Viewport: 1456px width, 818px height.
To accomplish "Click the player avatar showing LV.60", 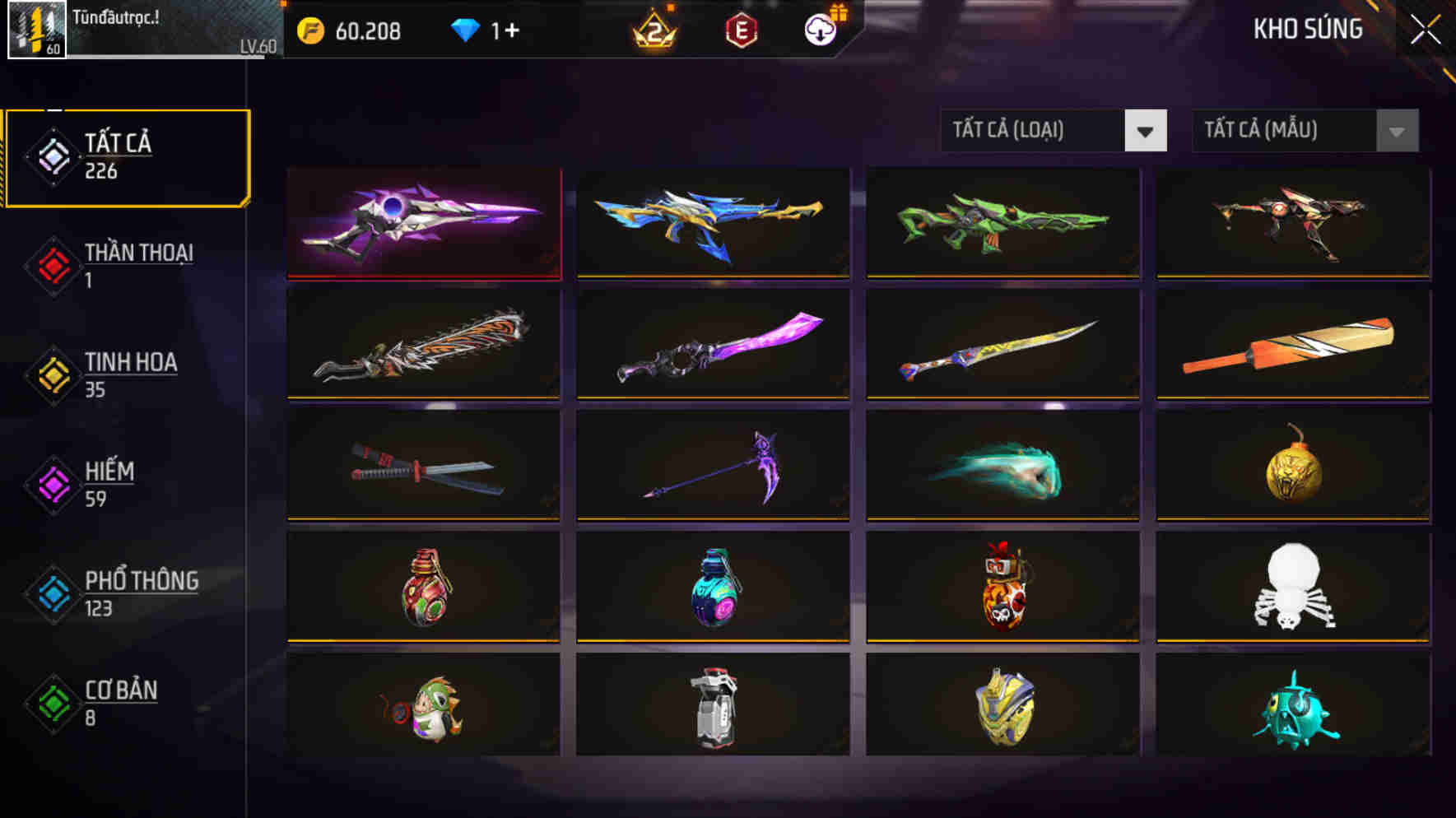I will click(36, 31).
